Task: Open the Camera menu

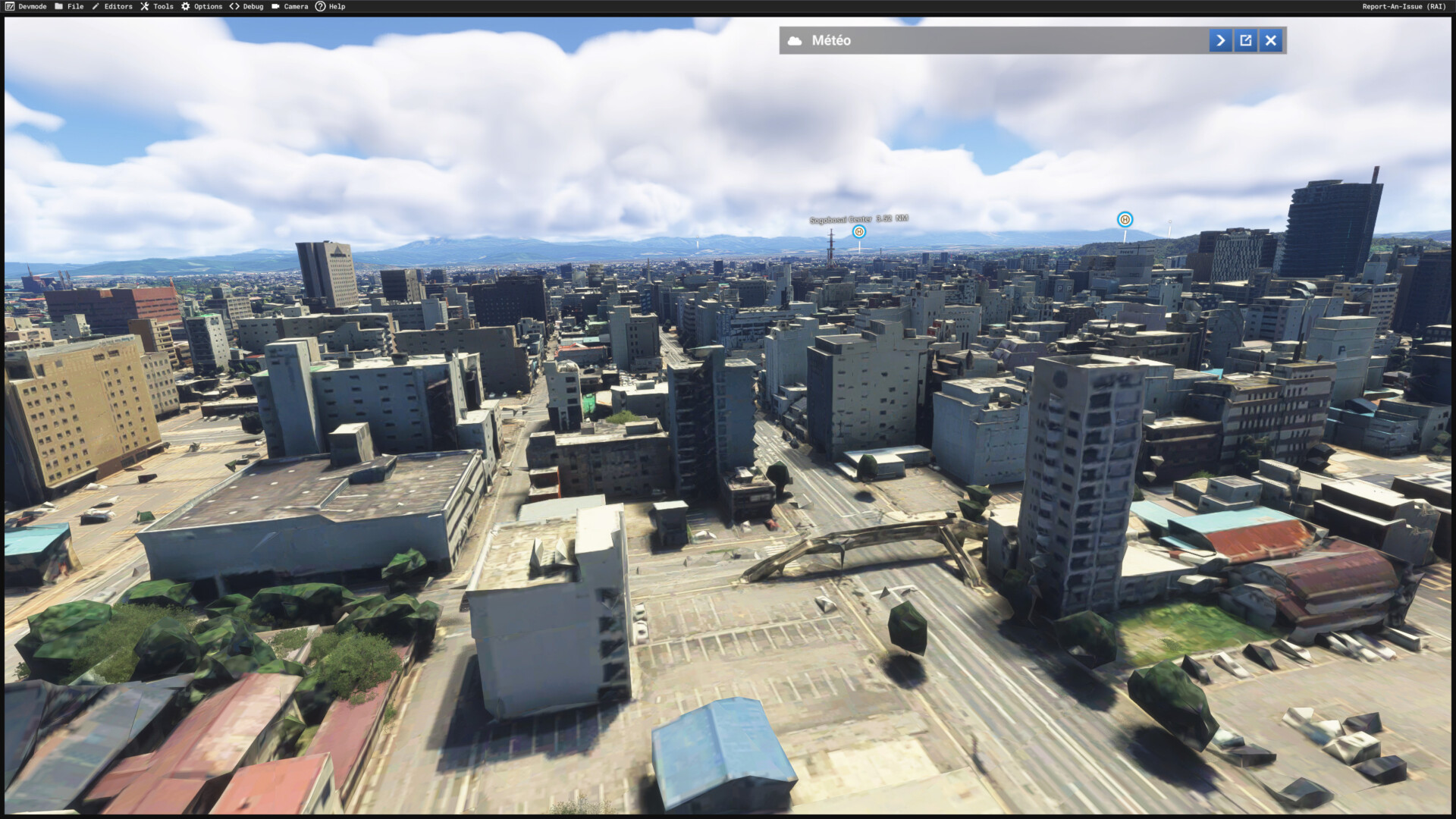Action: tap(290, 6)
